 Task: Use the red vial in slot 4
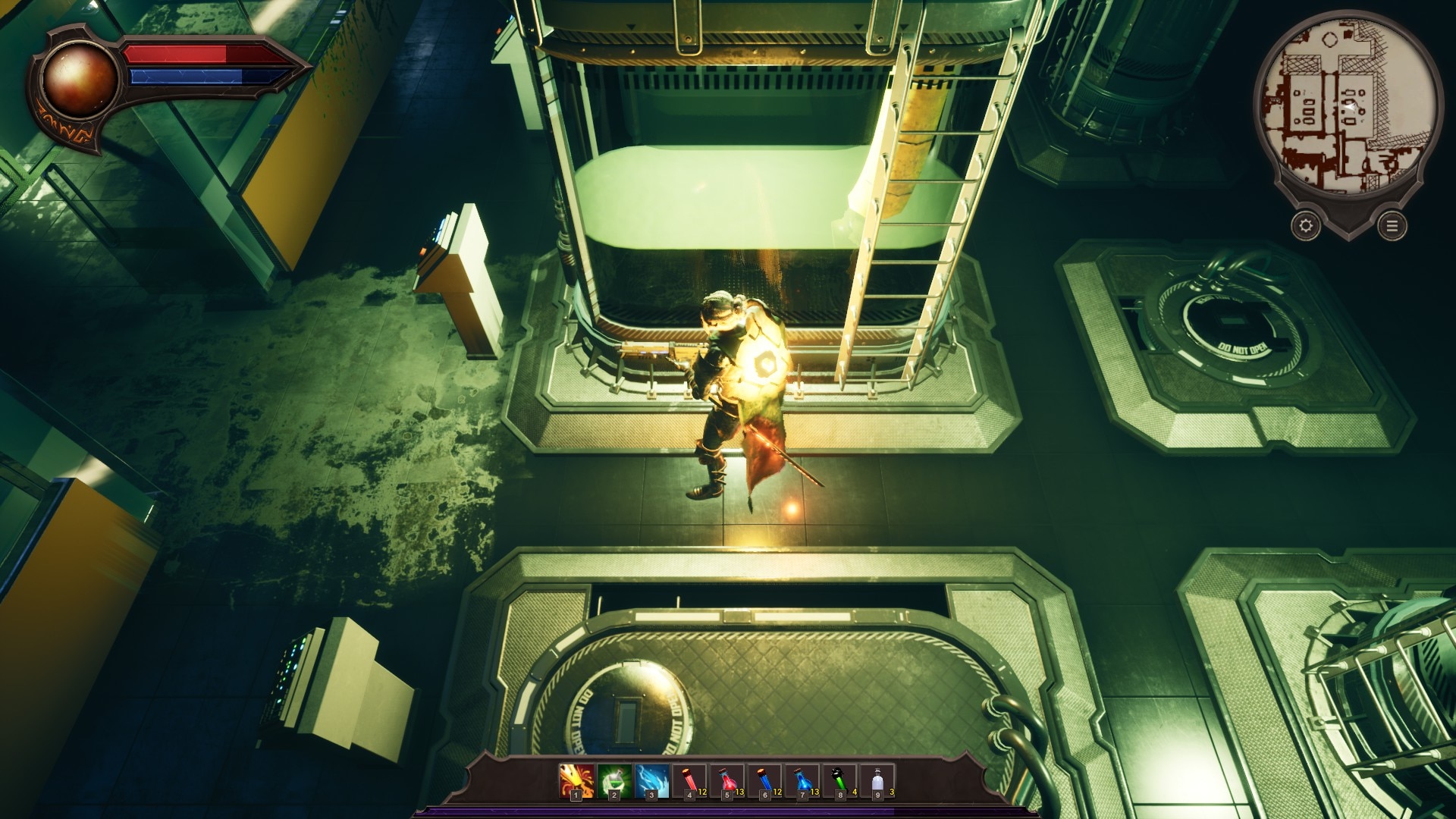coord(689,781)
